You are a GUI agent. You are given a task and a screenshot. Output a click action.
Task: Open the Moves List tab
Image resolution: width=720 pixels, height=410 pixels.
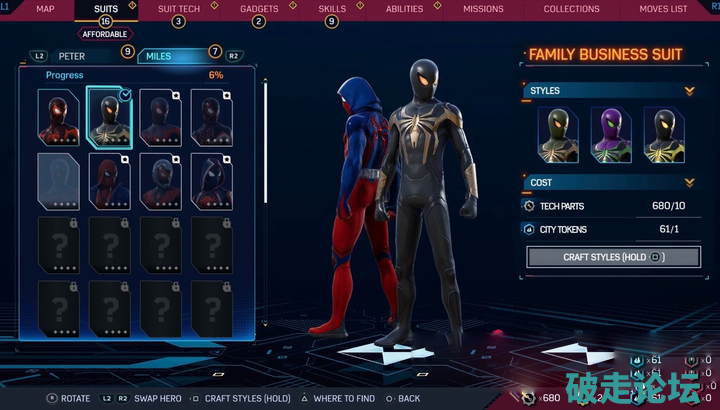point(664,9)
